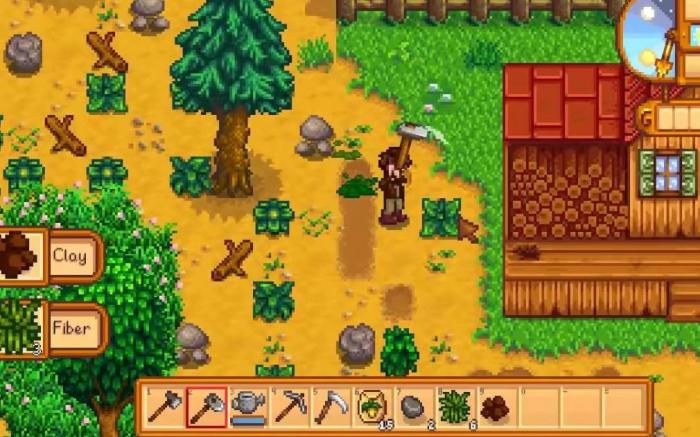Choose the pickaxe from the toolbar
The image size is (700, 437).
coord(290,407)
